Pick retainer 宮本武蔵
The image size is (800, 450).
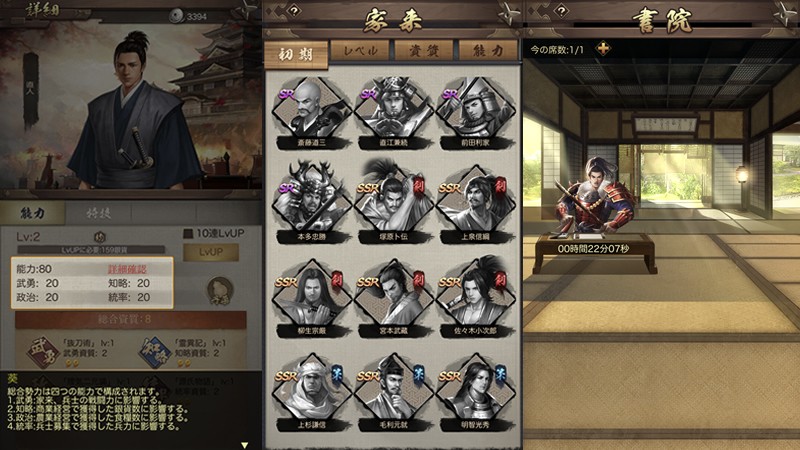pos(391,305)
